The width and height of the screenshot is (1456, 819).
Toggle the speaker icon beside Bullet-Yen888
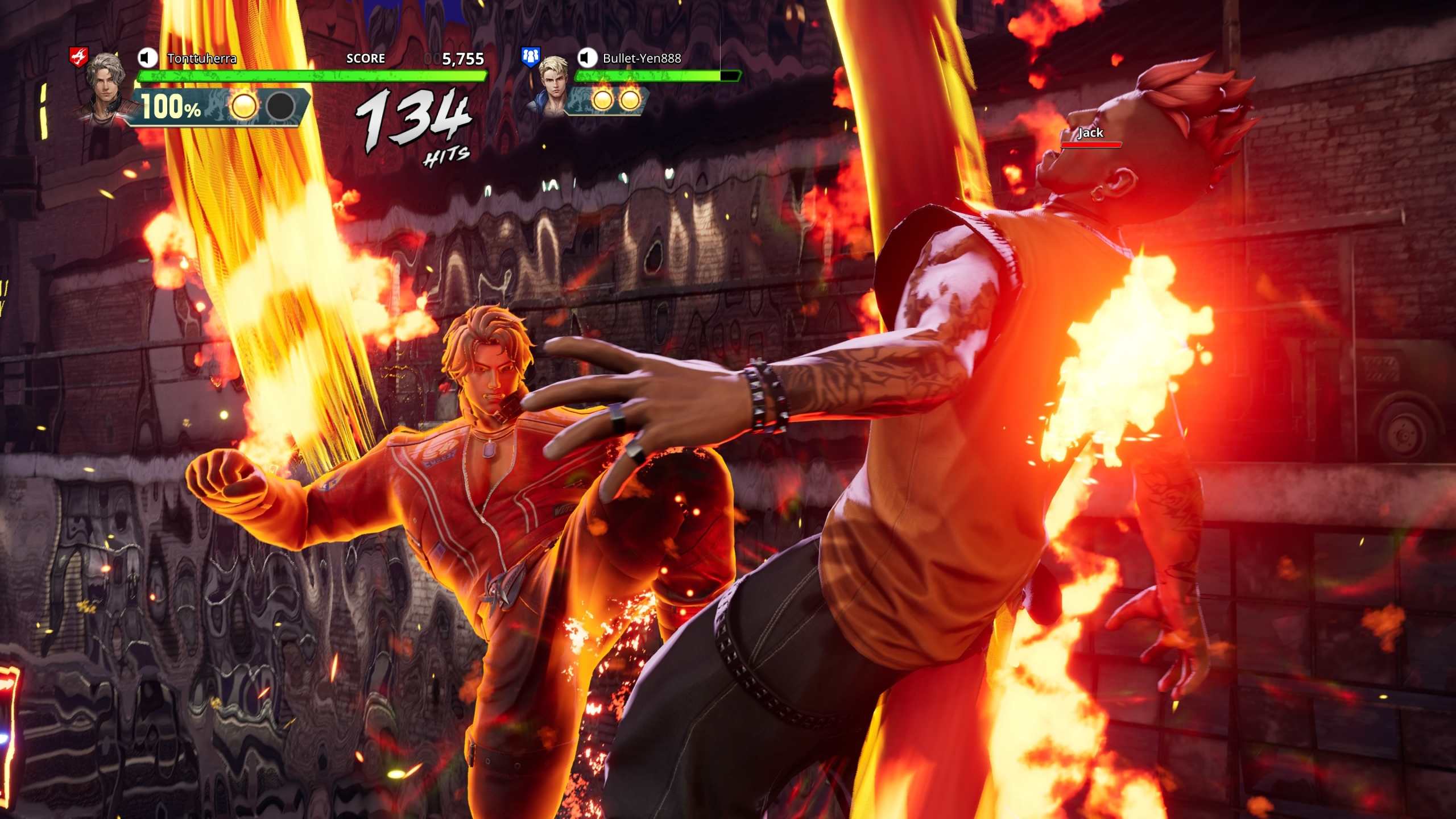tap(587, 57)
